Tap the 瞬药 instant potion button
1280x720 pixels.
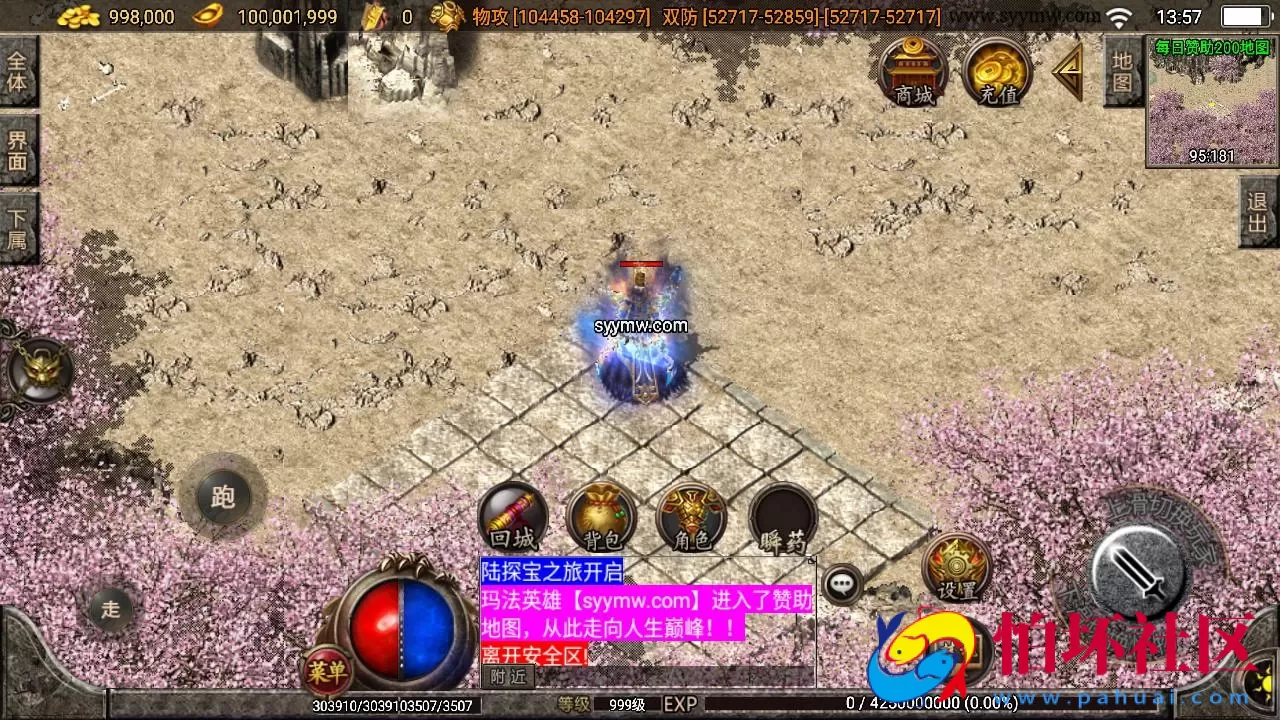pos(782,520)
